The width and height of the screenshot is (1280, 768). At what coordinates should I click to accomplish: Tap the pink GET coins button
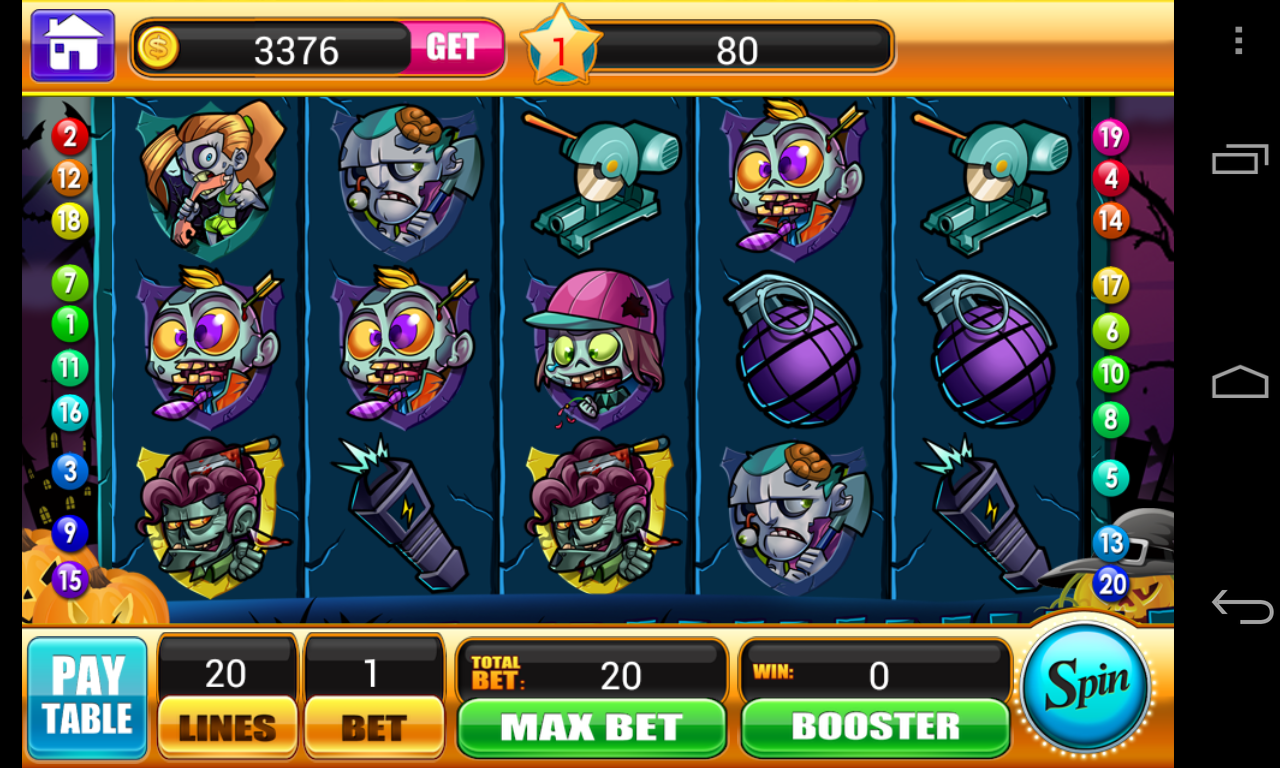(452, 47)
